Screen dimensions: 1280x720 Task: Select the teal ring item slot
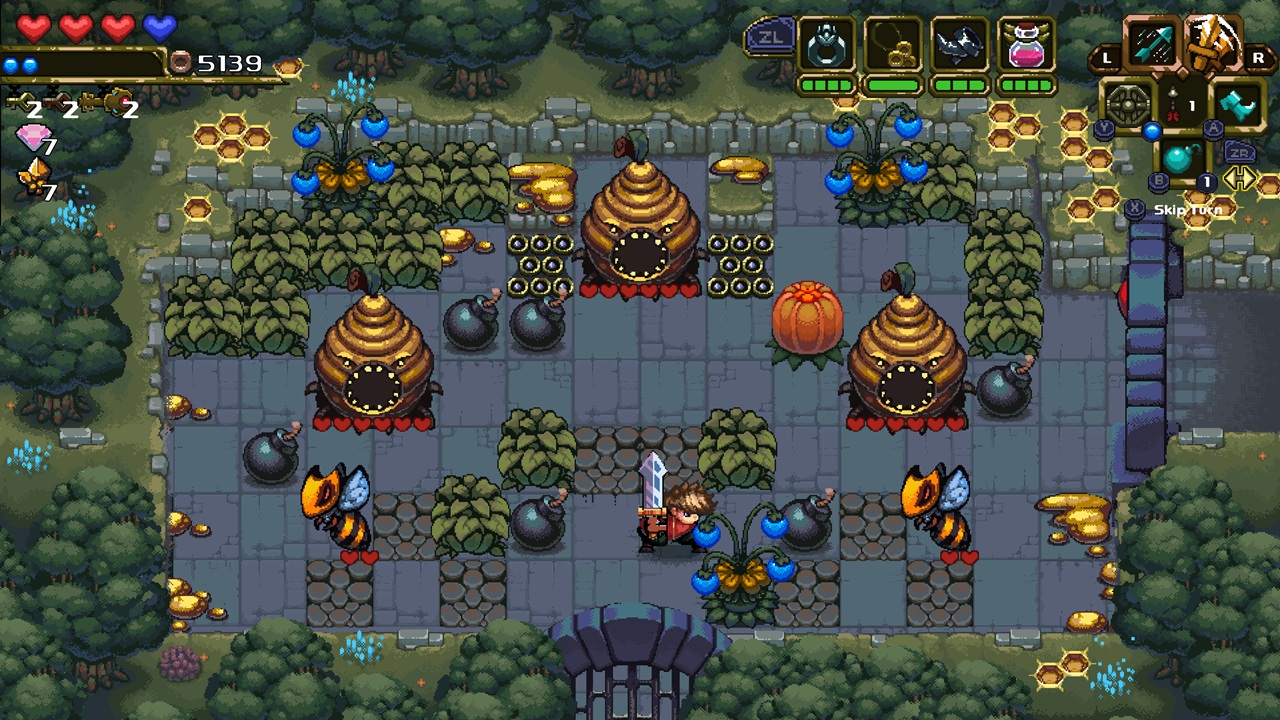coord(826,46)
